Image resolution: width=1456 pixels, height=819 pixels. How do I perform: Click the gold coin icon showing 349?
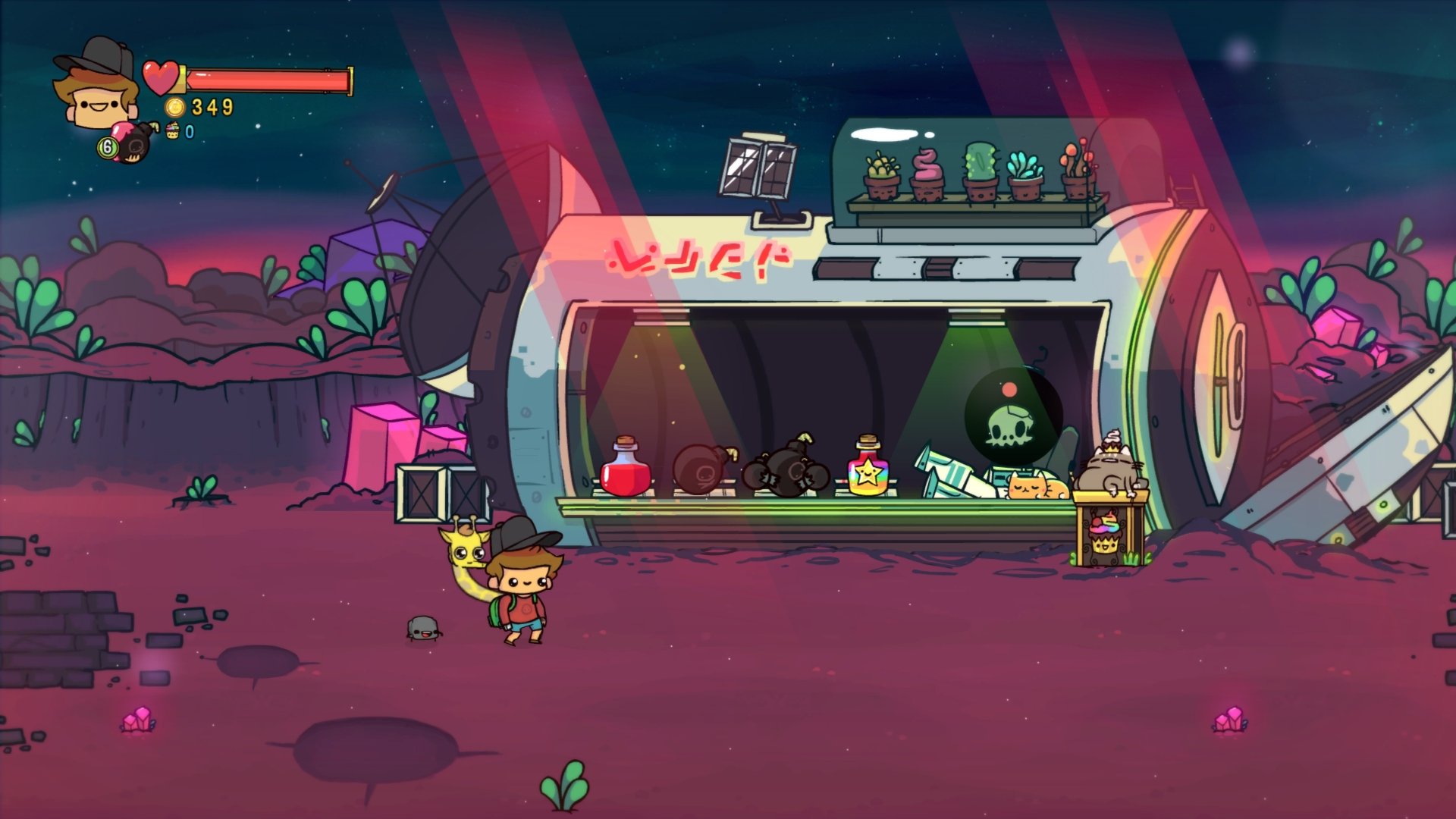click(176, 106)
